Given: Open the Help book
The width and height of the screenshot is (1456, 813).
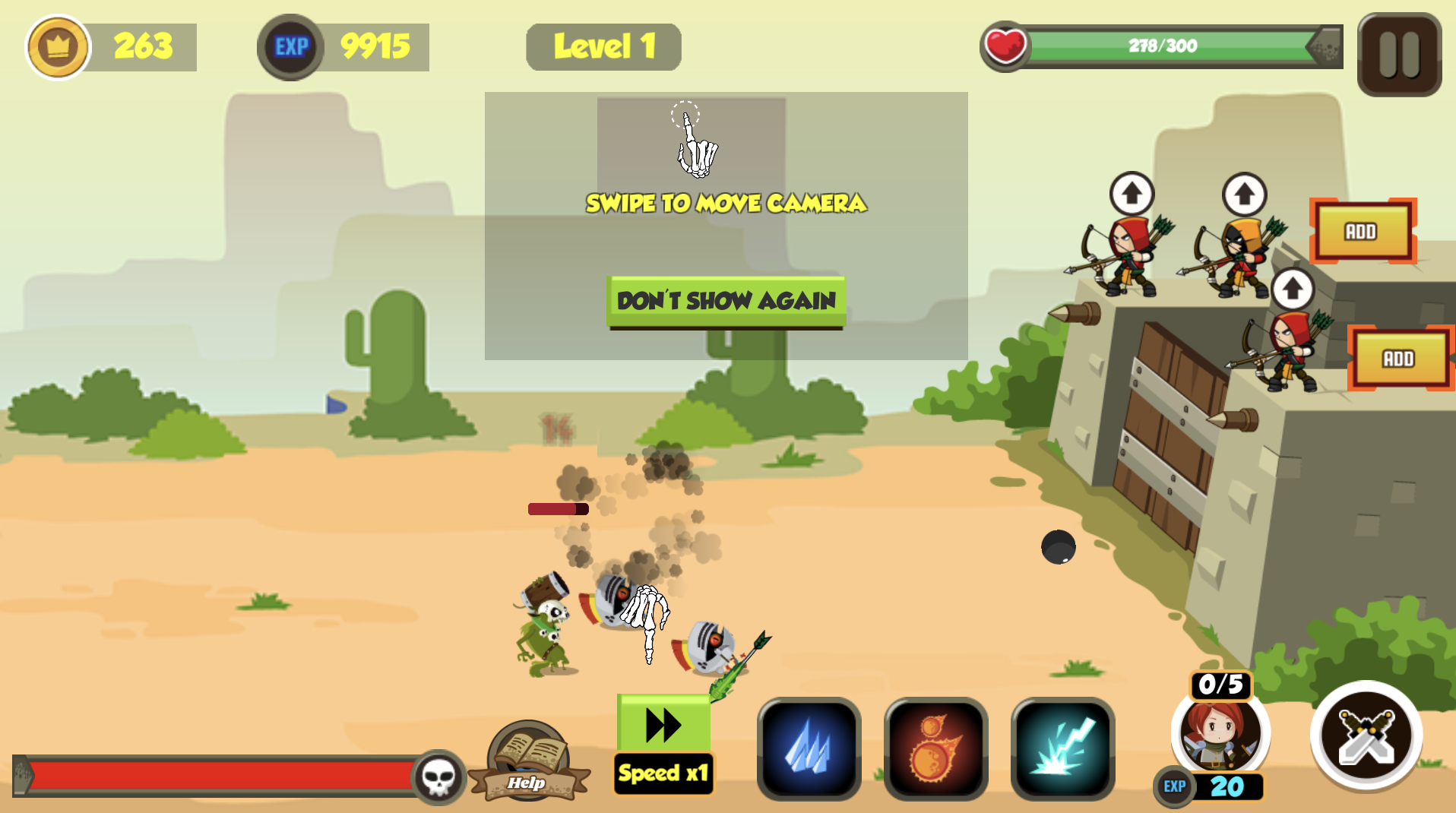Looking at the screenshot, I should click(527, 760).
